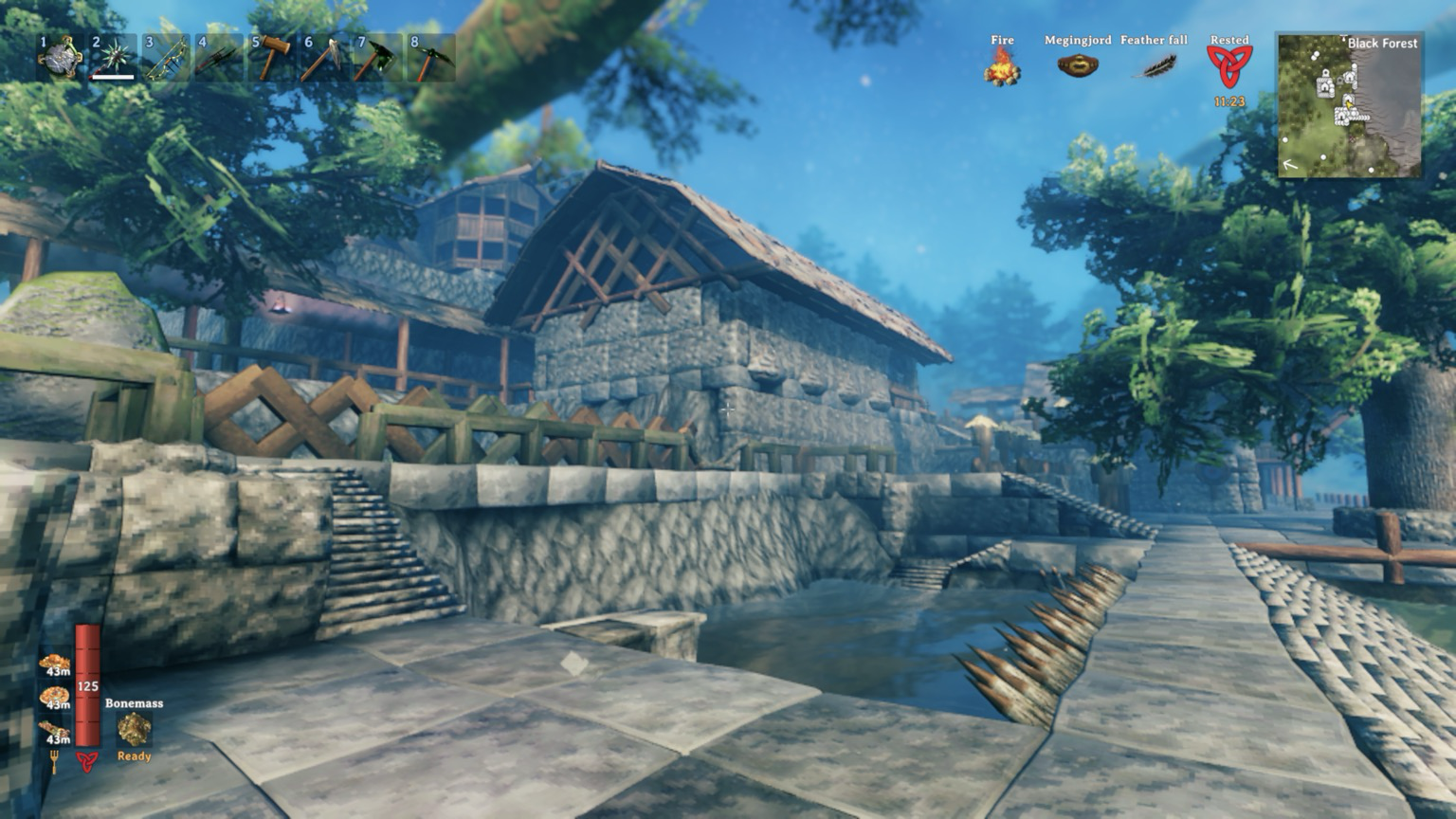Activate the Bonemass forsaken power icon
Viewport: 1456px width, 819px height.
[134, 730]
